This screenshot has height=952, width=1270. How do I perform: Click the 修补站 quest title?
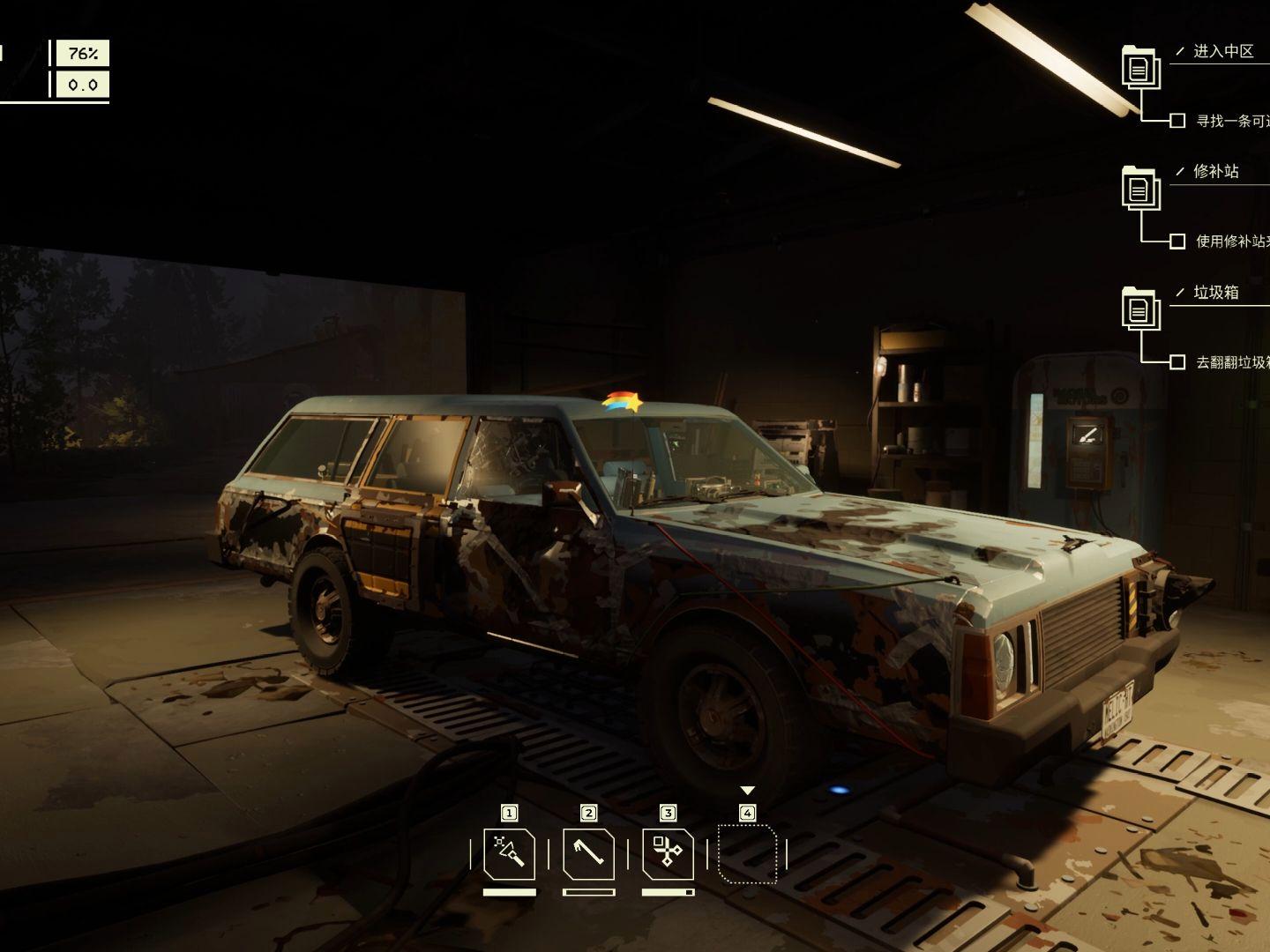tap(1216, 172)
